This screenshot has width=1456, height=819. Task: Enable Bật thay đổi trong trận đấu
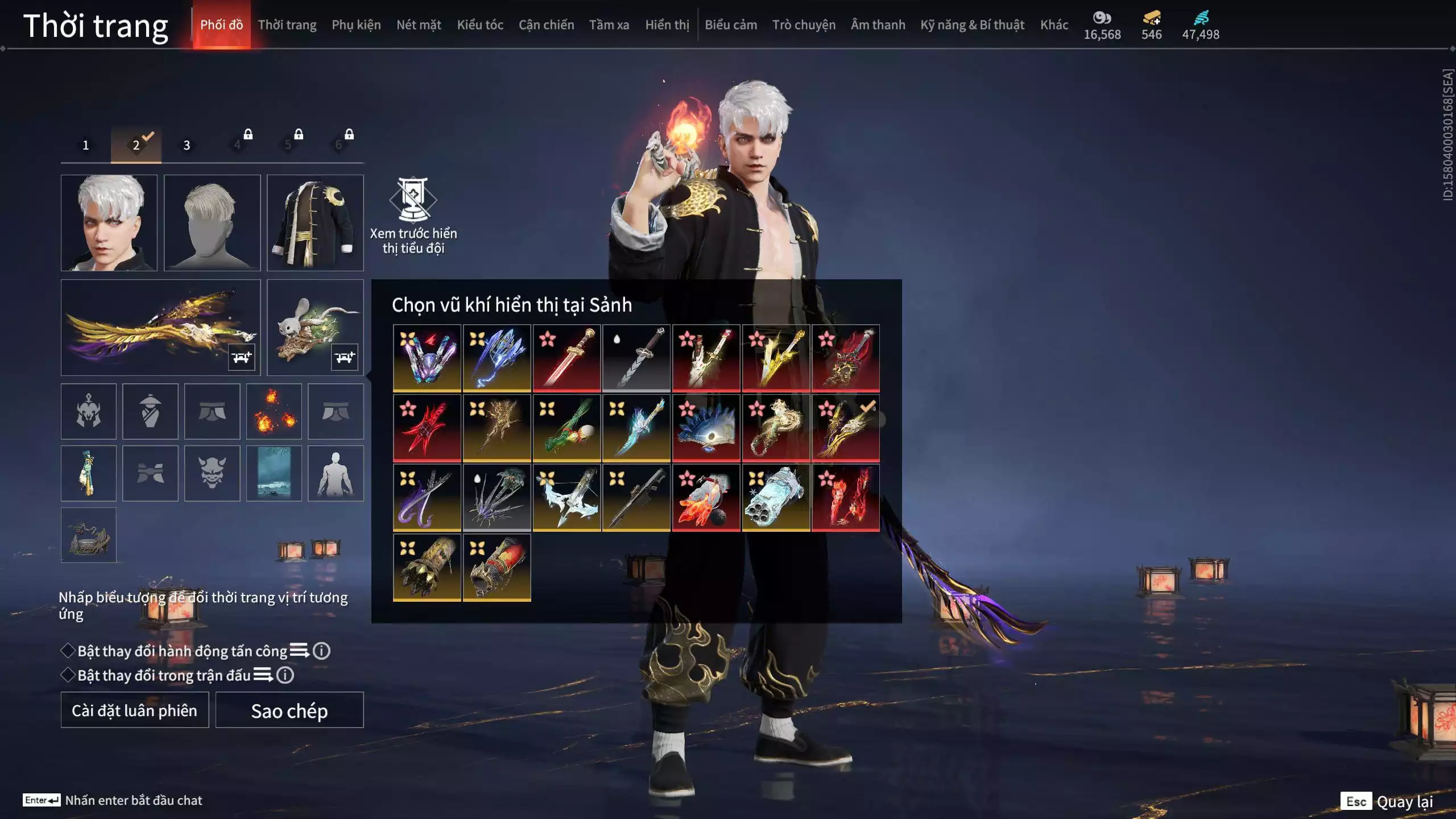pos(68,675)
